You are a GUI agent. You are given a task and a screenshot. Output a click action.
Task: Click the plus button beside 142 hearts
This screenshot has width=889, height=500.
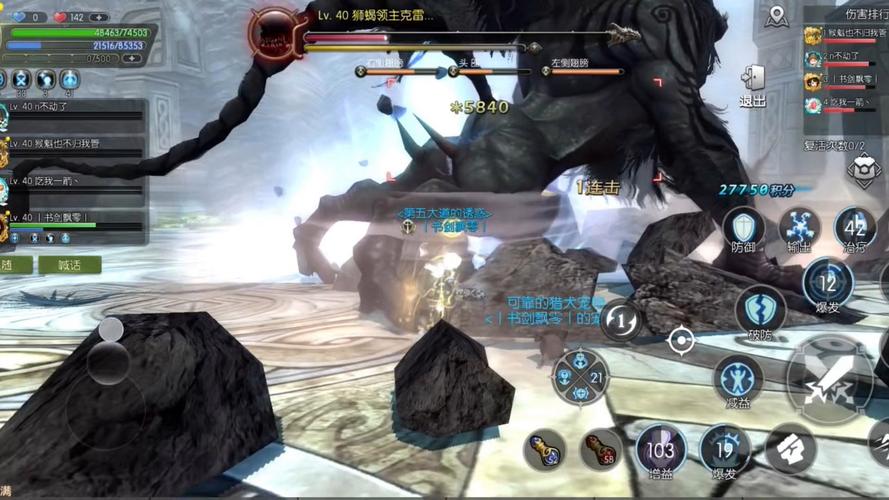[99, 17]
